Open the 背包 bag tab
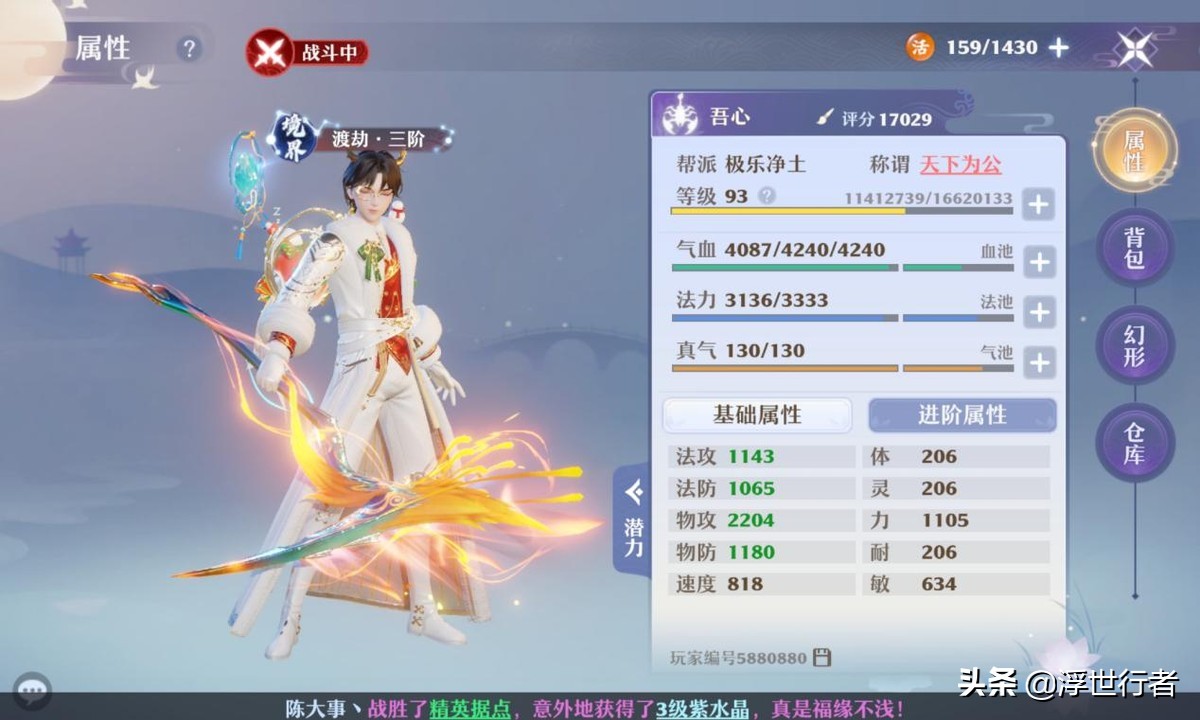 (1134, 248)
